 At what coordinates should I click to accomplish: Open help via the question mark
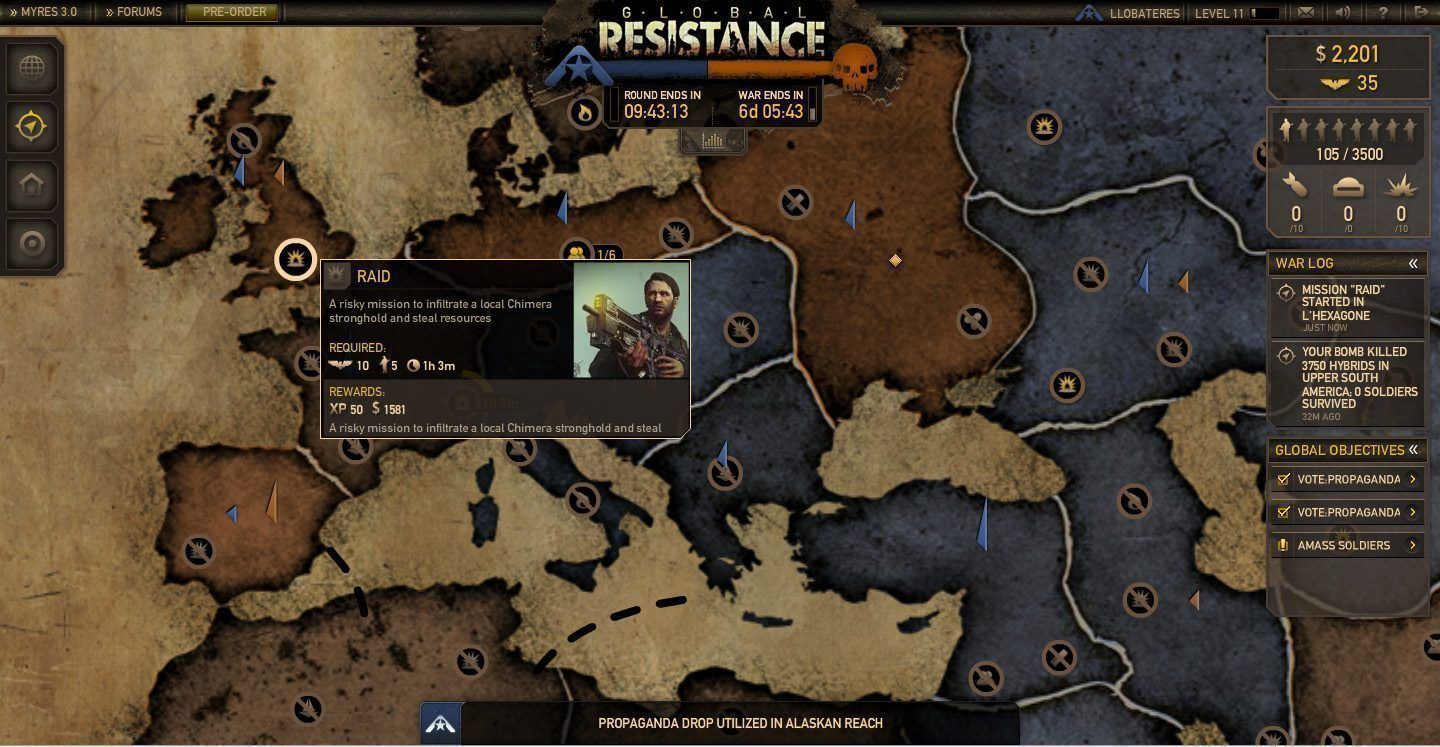click(1383, 13)
